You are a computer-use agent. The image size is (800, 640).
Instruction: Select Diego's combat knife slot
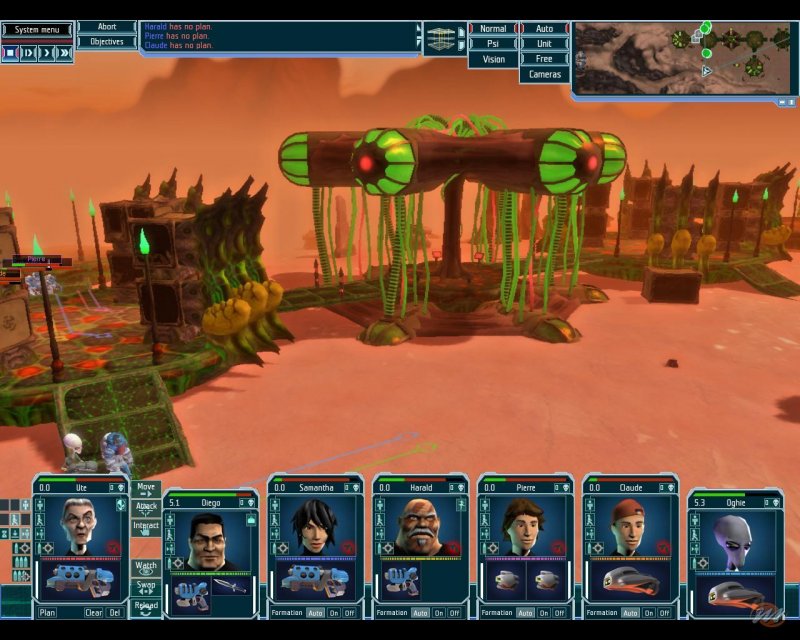(x=229, y=591)
